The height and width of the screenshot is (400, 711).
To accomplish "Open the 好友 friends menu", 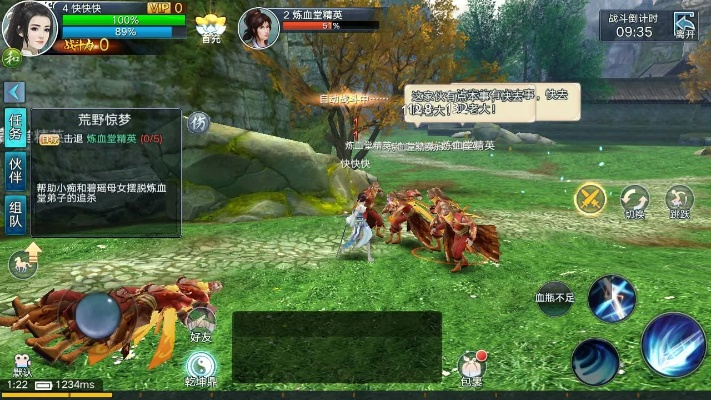I will click(x=201, y=324).
